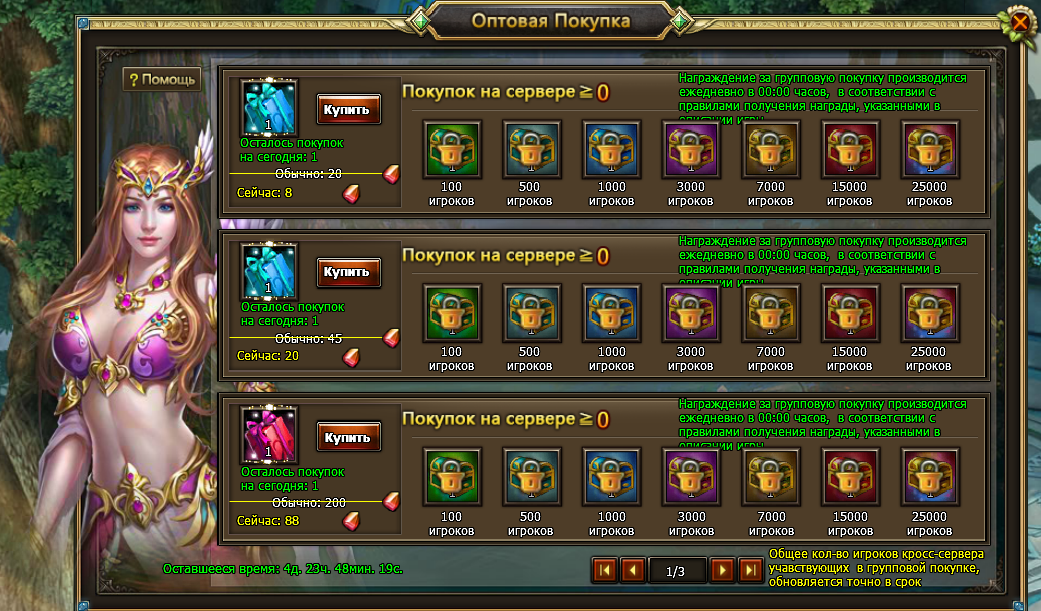Screen dimensions: 1041x611
Task: Select crystal item icon in the 20-price offer
Action: pos(269,272)
